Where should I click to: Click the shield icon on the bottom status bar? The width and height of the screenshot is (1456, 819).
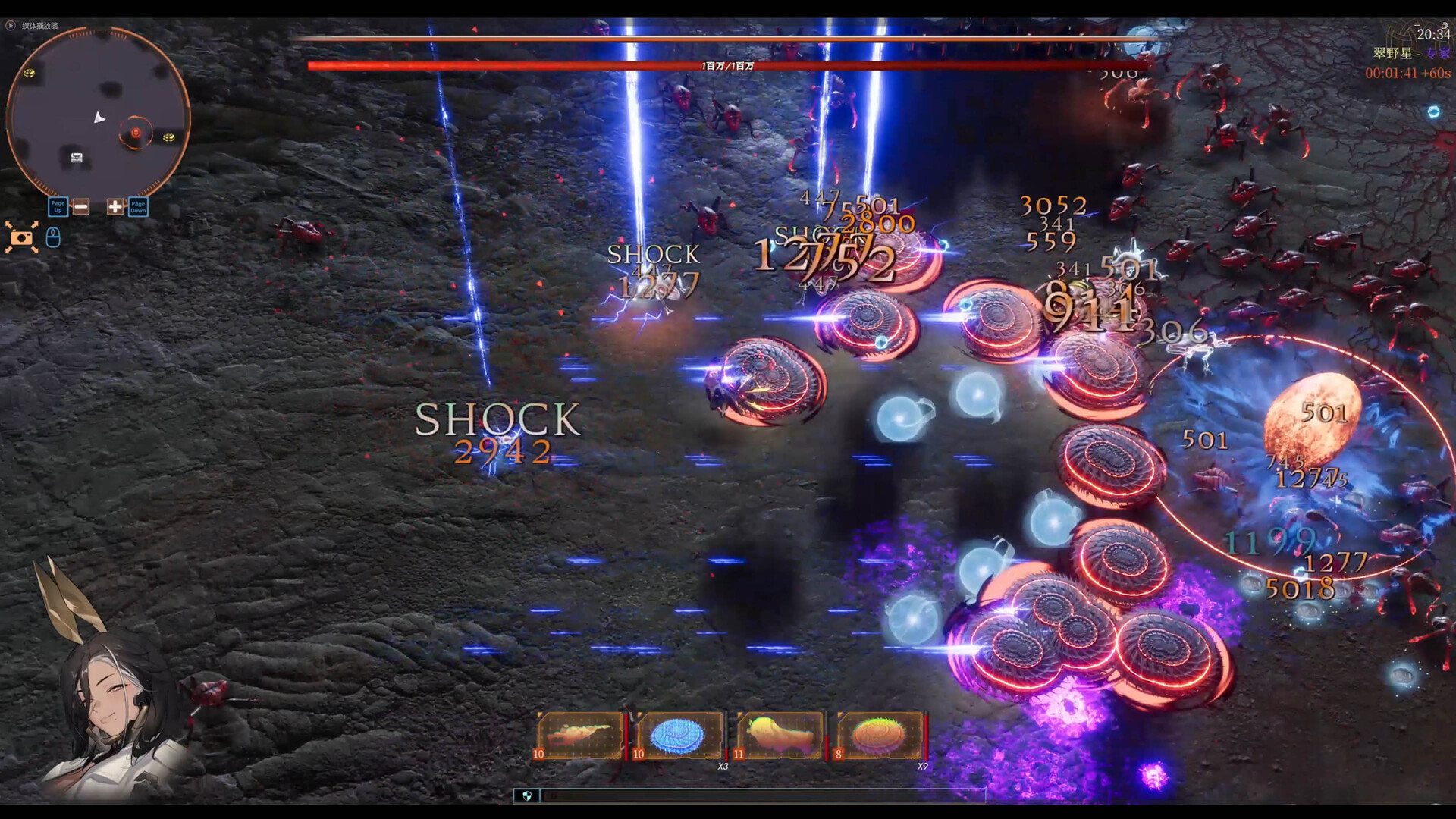point(529,796)
